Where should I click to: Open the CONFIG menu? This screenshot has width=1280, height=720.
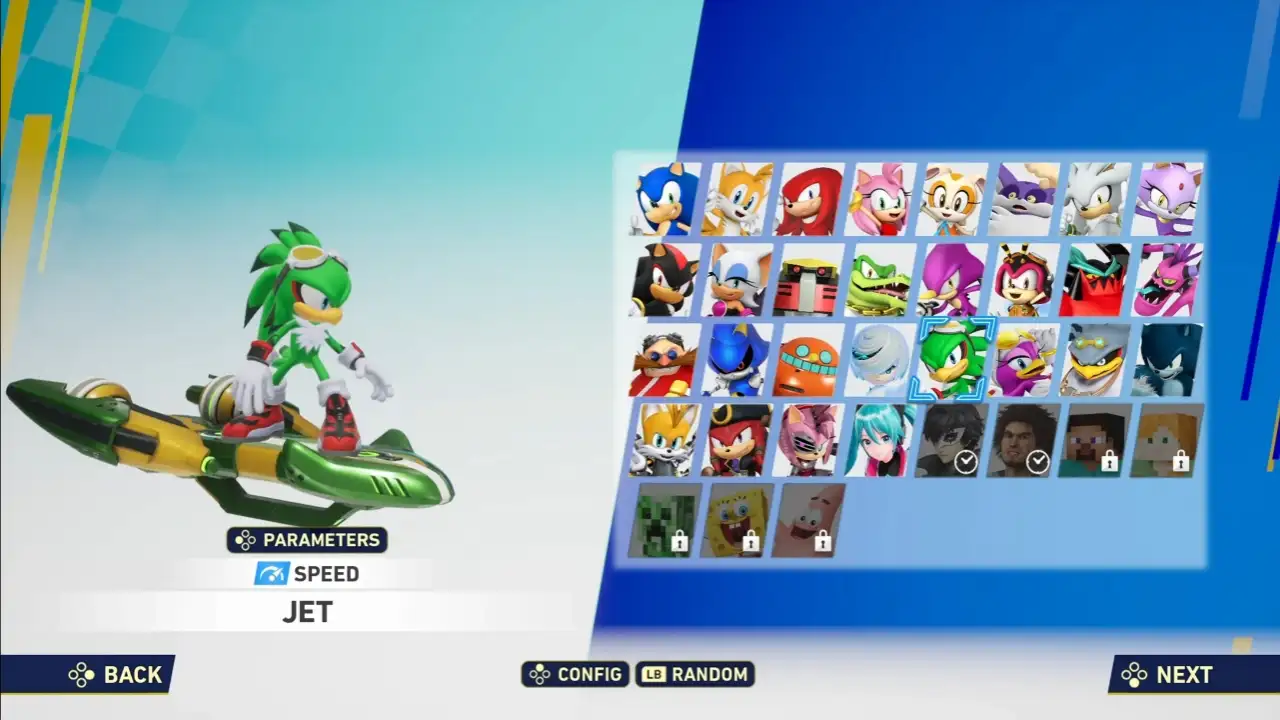(575, 675)
